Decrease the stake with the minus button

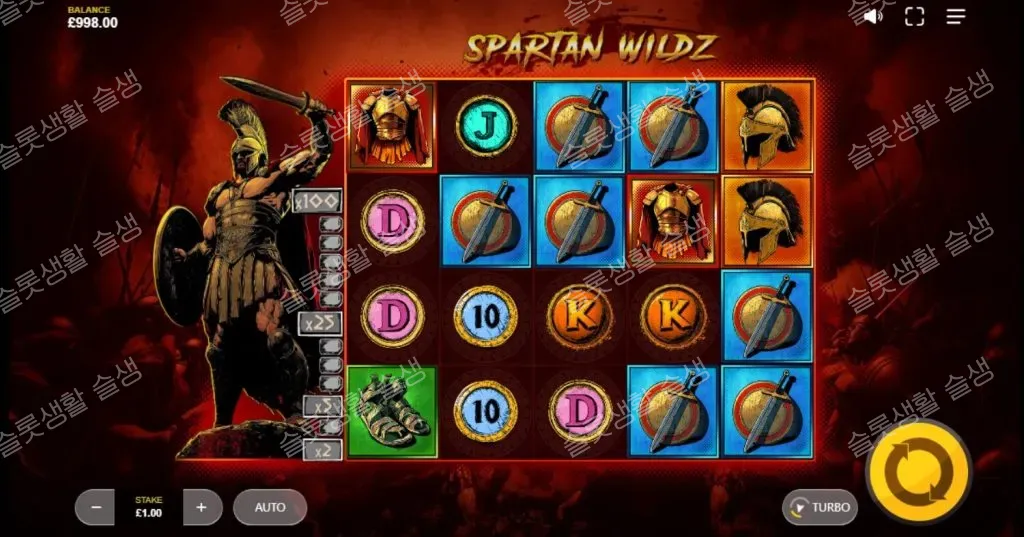tap(96, 507)
